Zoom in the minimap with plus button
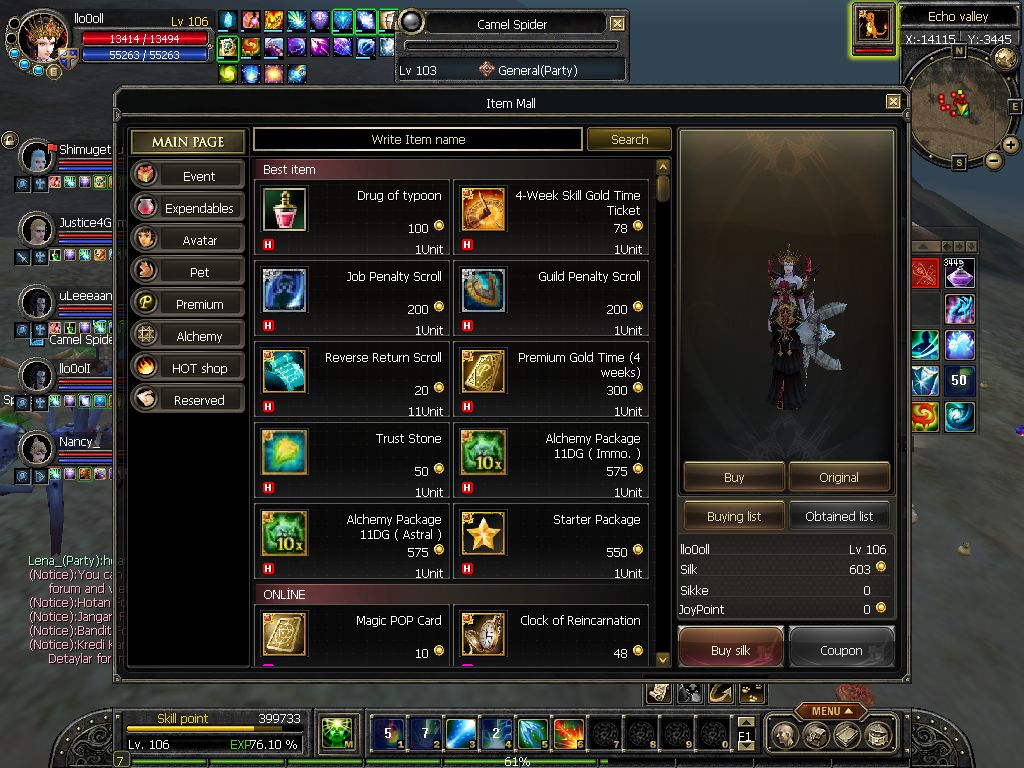The height and width of the screenshot is (768, 1024). (x=1010, y=145)
